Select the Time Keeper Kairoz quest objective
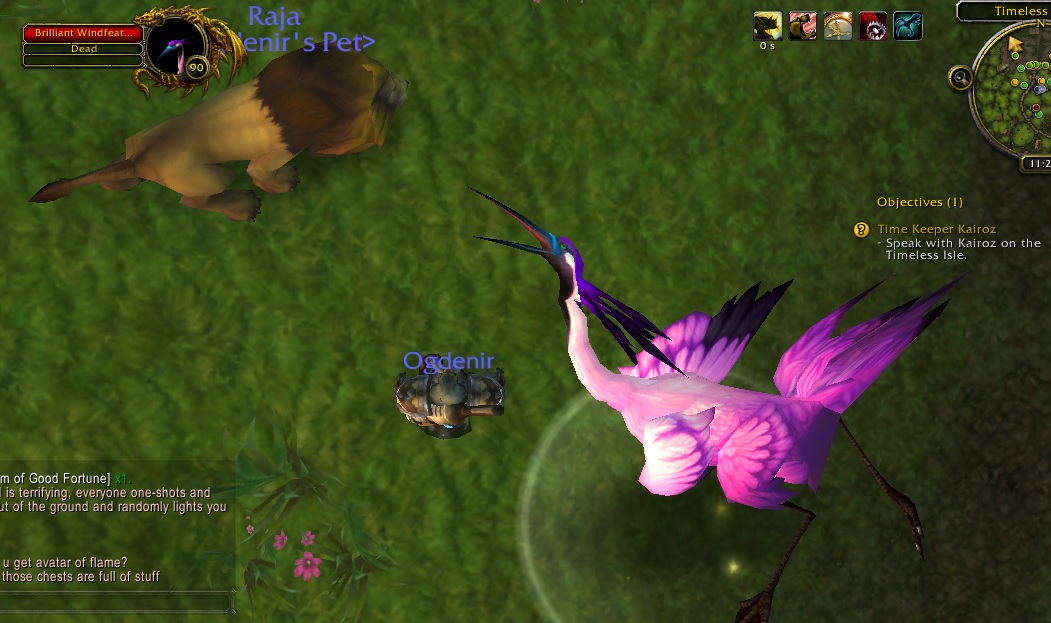This screenshot has height=623, width=1051. 936,229
